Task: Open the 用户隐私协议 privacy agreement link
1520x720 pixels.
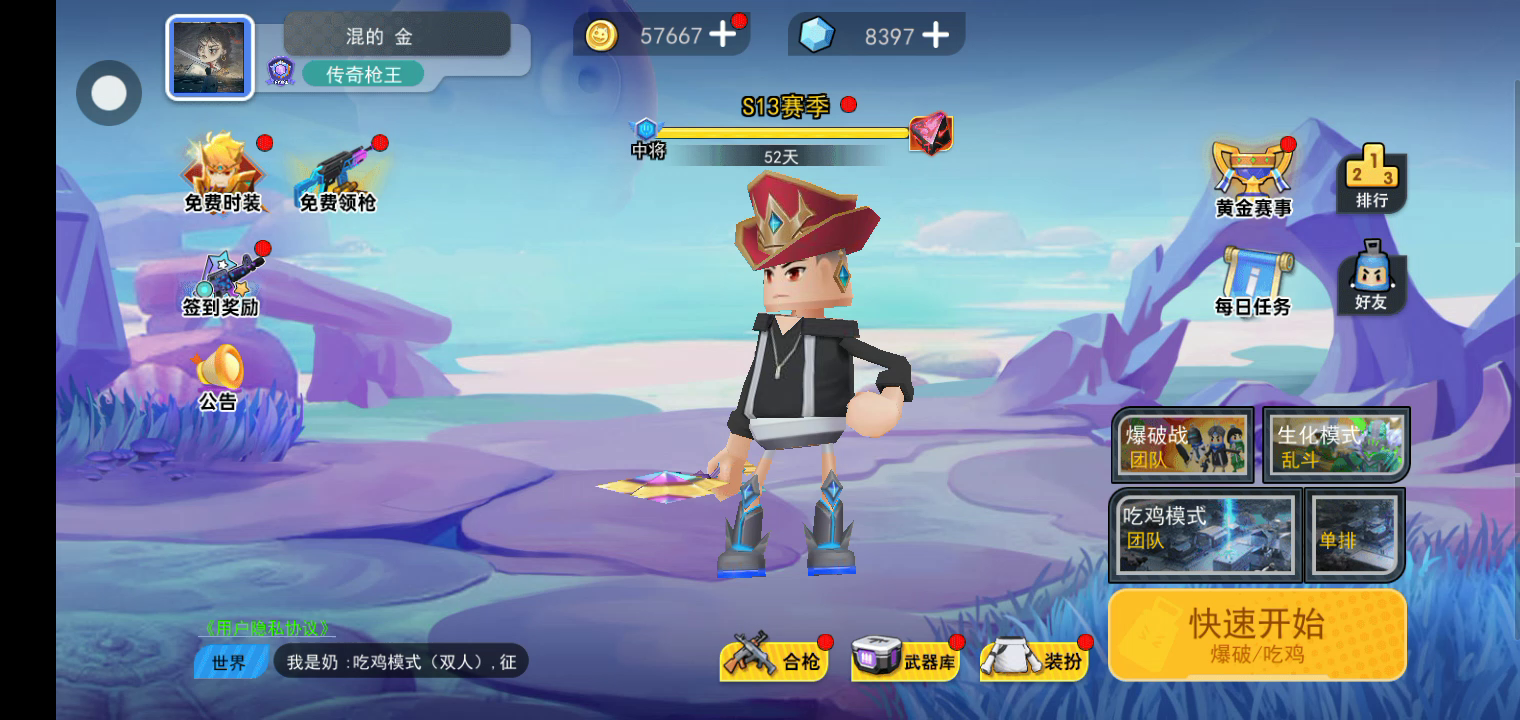Action: coord(267,629)
